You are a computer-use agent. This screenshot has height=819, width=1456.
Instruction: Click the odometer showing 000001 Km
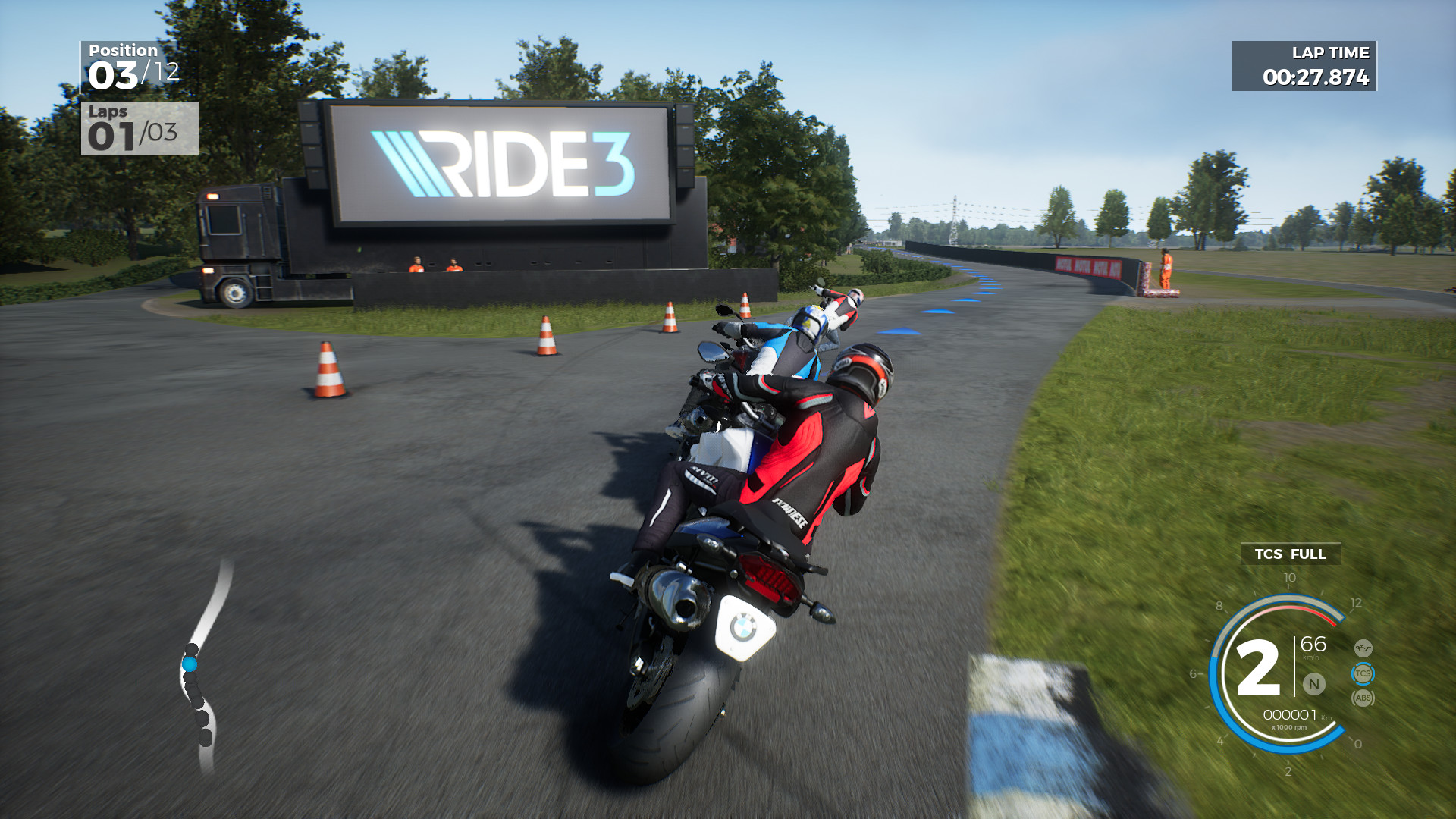[x=1291, y=714]
